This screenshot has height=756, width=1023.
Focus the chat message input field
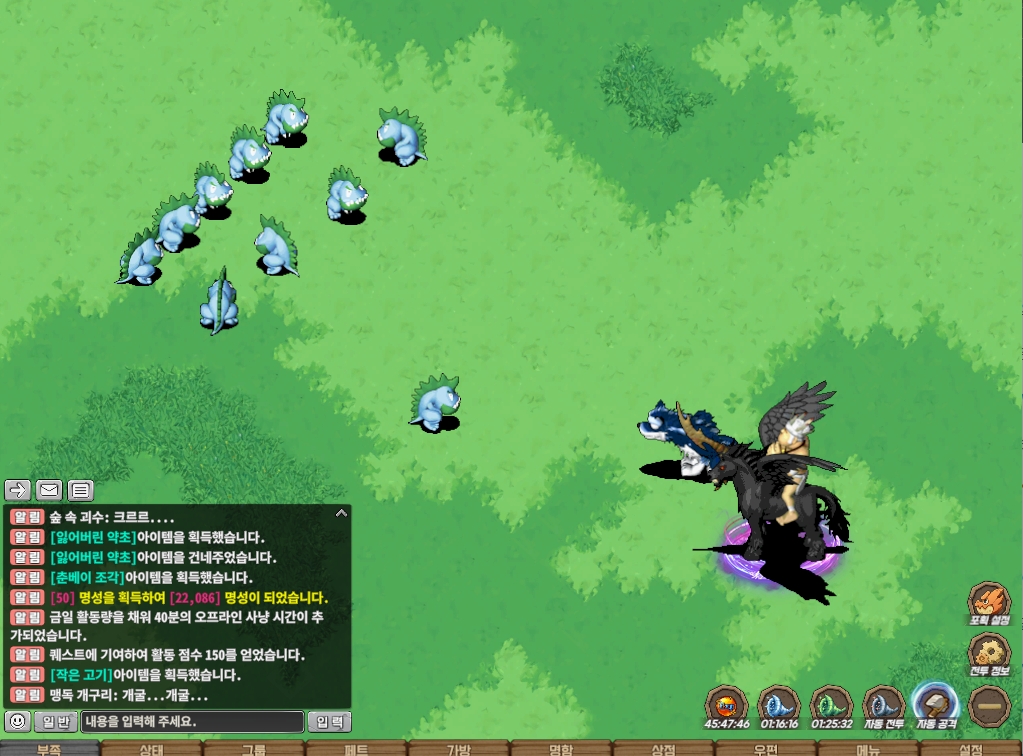[192, 721]
